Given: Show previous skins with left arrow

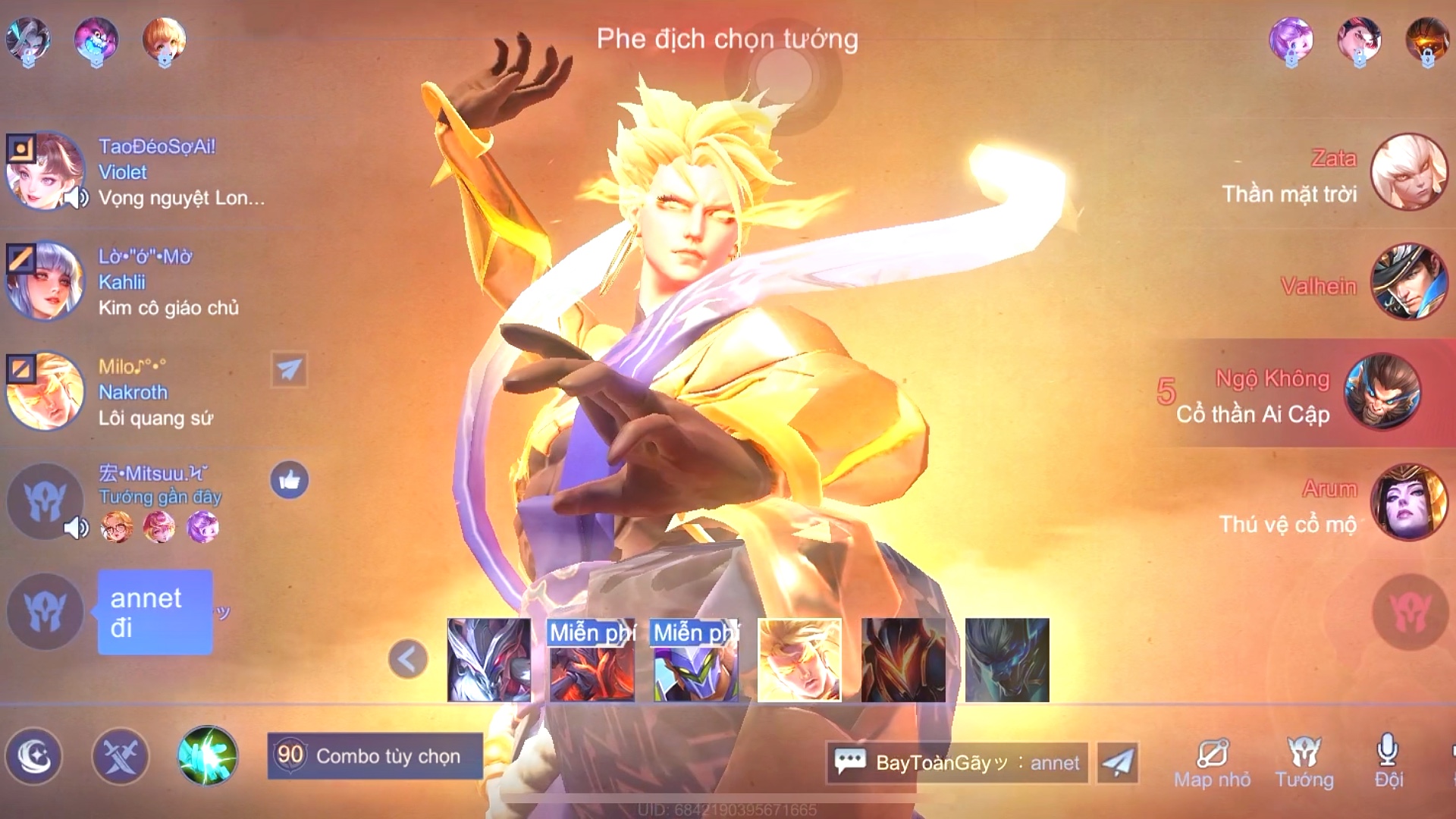Looking at the screenshot, I should point(407,659).
